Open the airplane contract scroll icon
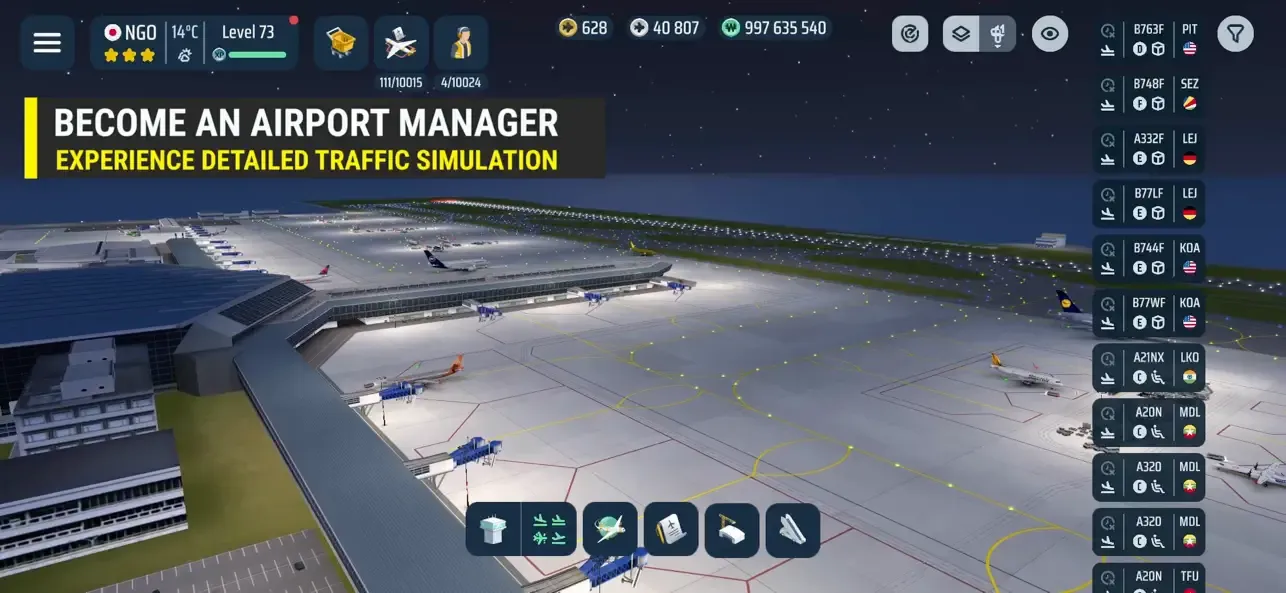The width and height of the screenshot is (1286, 593). pos(670,529)
